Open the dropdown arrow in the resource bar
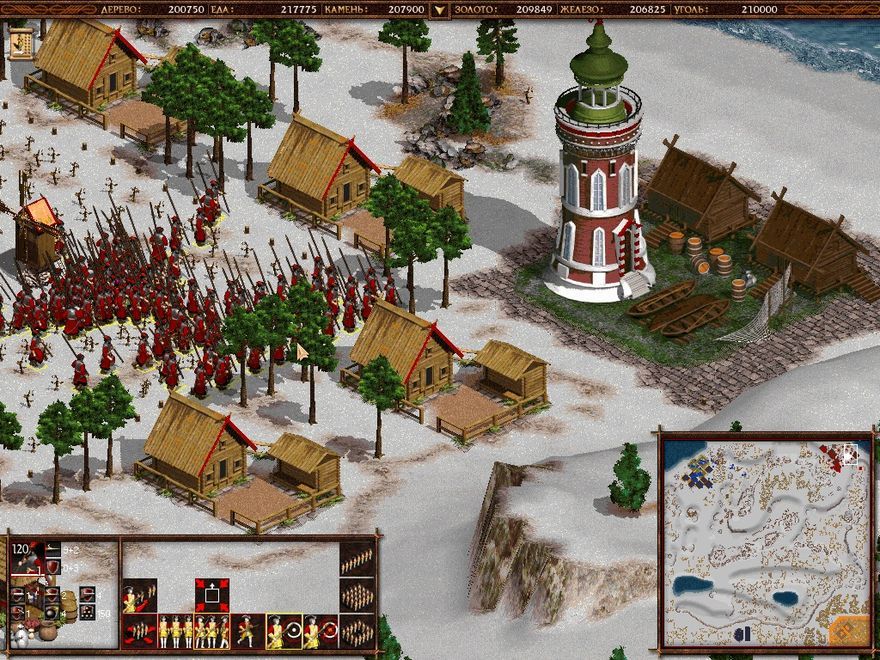880x660 pixels. click(x=436, y=10)
